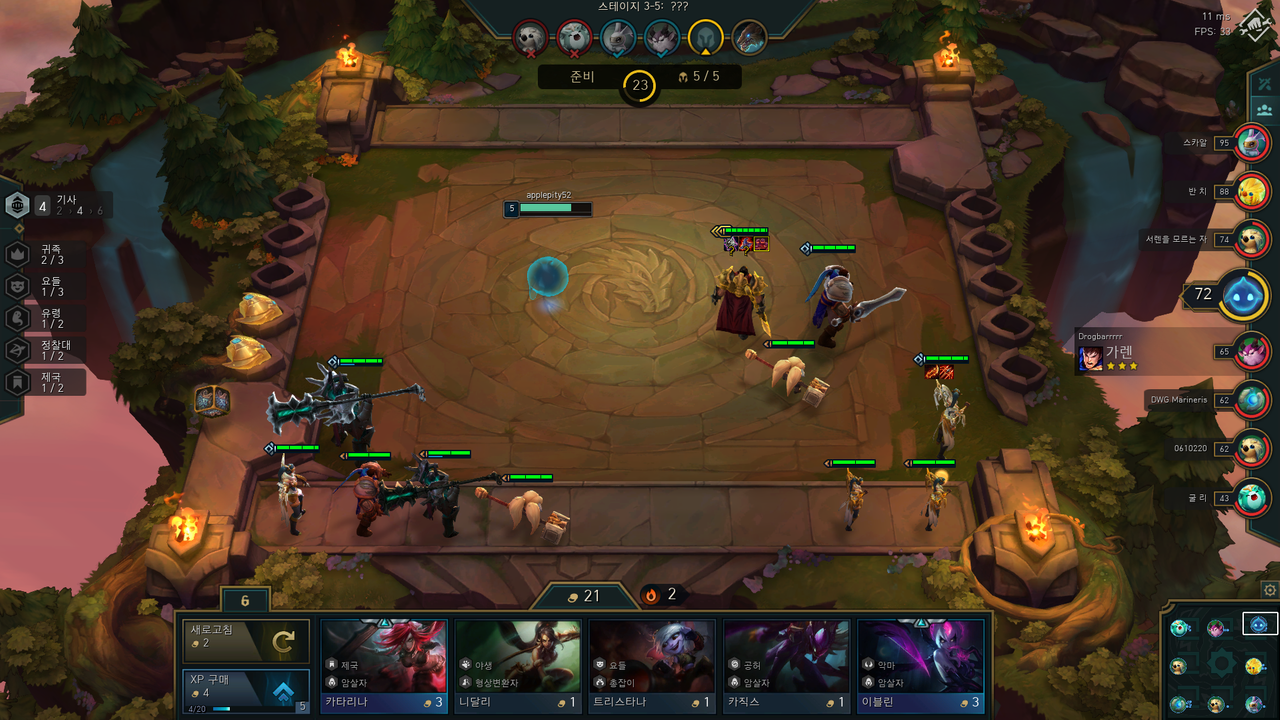Spectate the last-place player with 43 health
1280x720 pixels.
tap(1251, 497)
